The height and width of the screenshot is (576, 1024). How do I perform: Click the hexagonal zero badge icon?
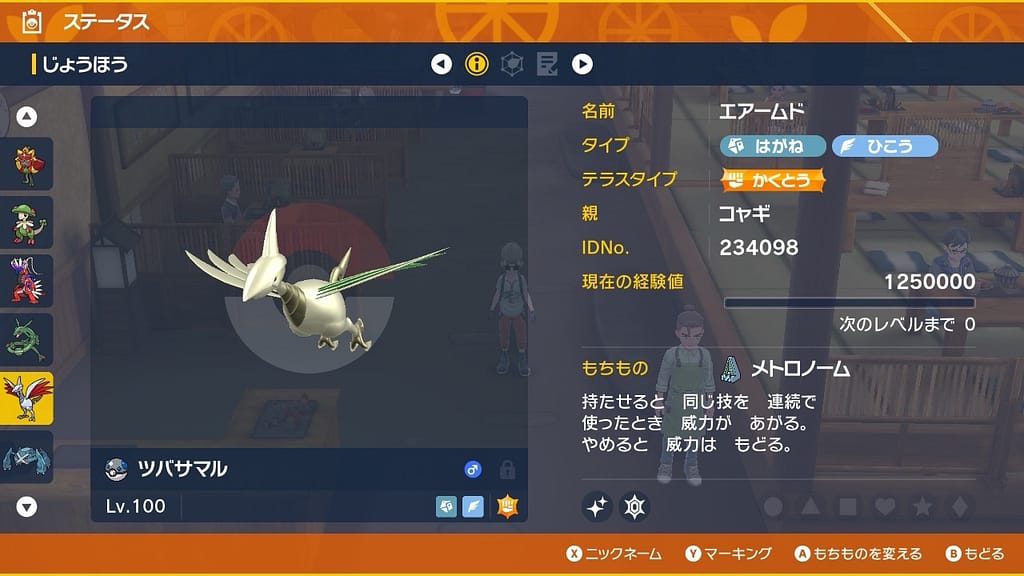[635, 507]
